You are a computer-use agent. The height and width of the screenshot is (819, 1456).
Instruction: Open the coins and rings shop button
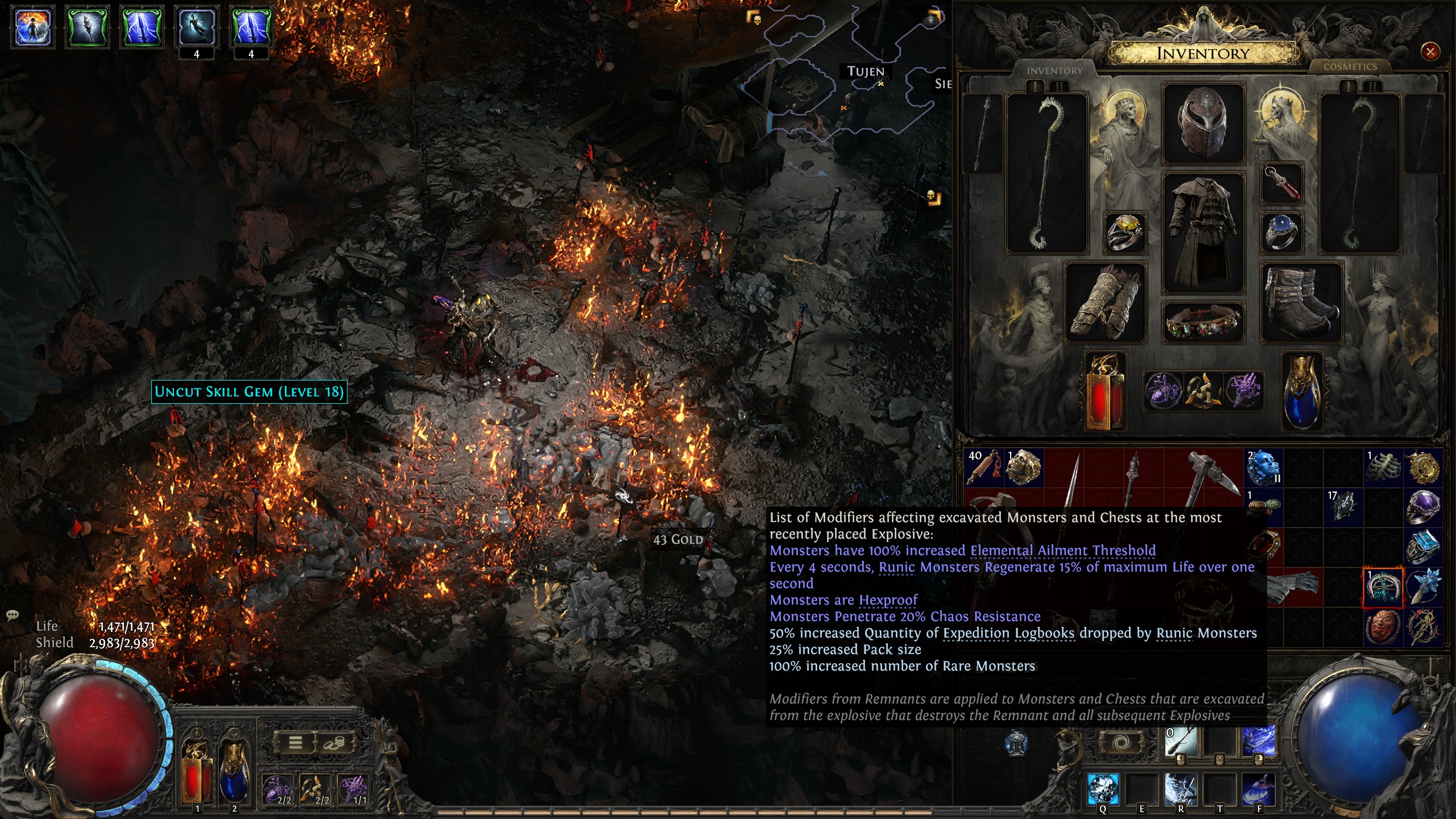point(334,743)
